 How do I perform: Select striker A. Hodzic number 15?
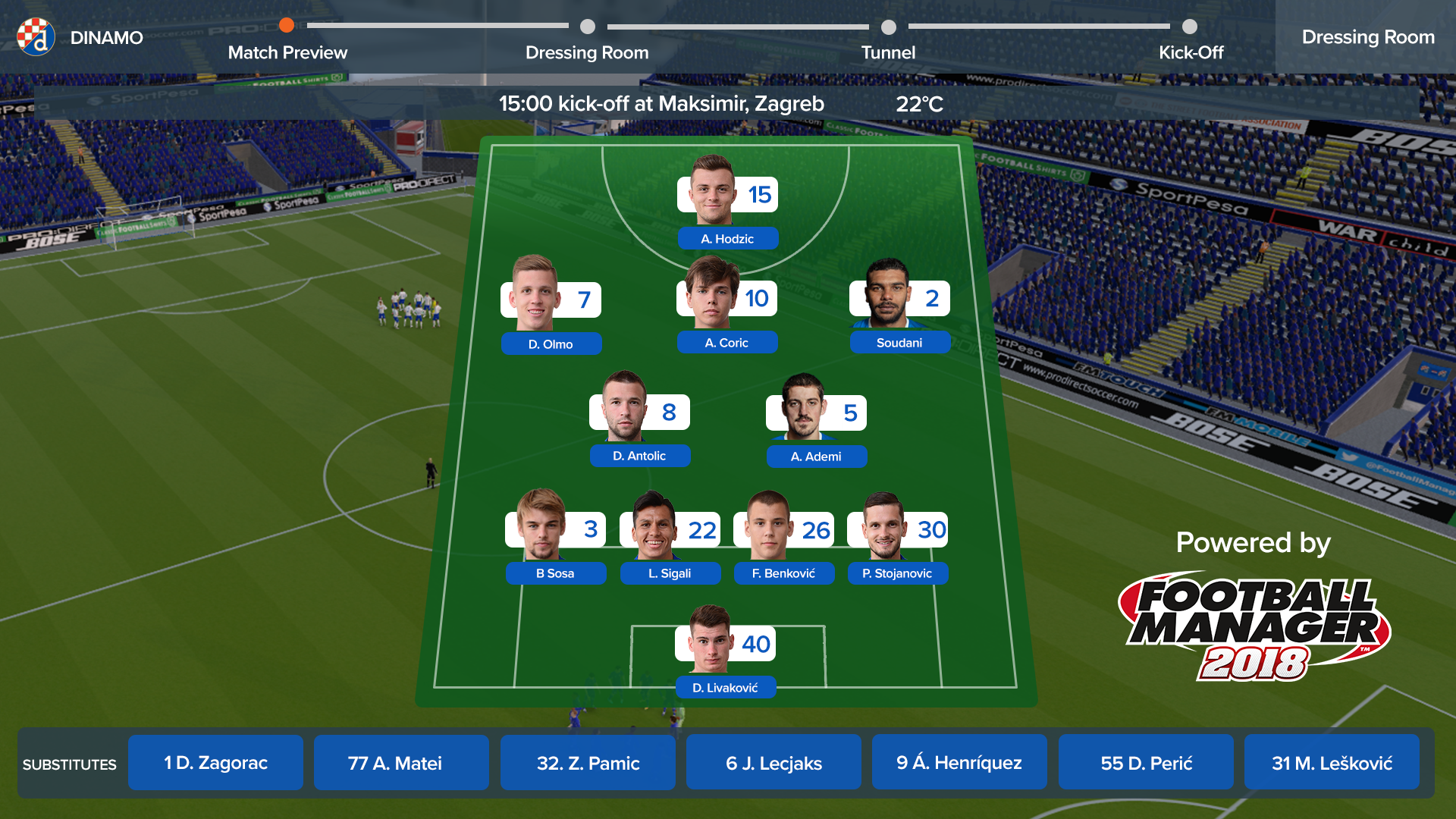pos(727,203)
